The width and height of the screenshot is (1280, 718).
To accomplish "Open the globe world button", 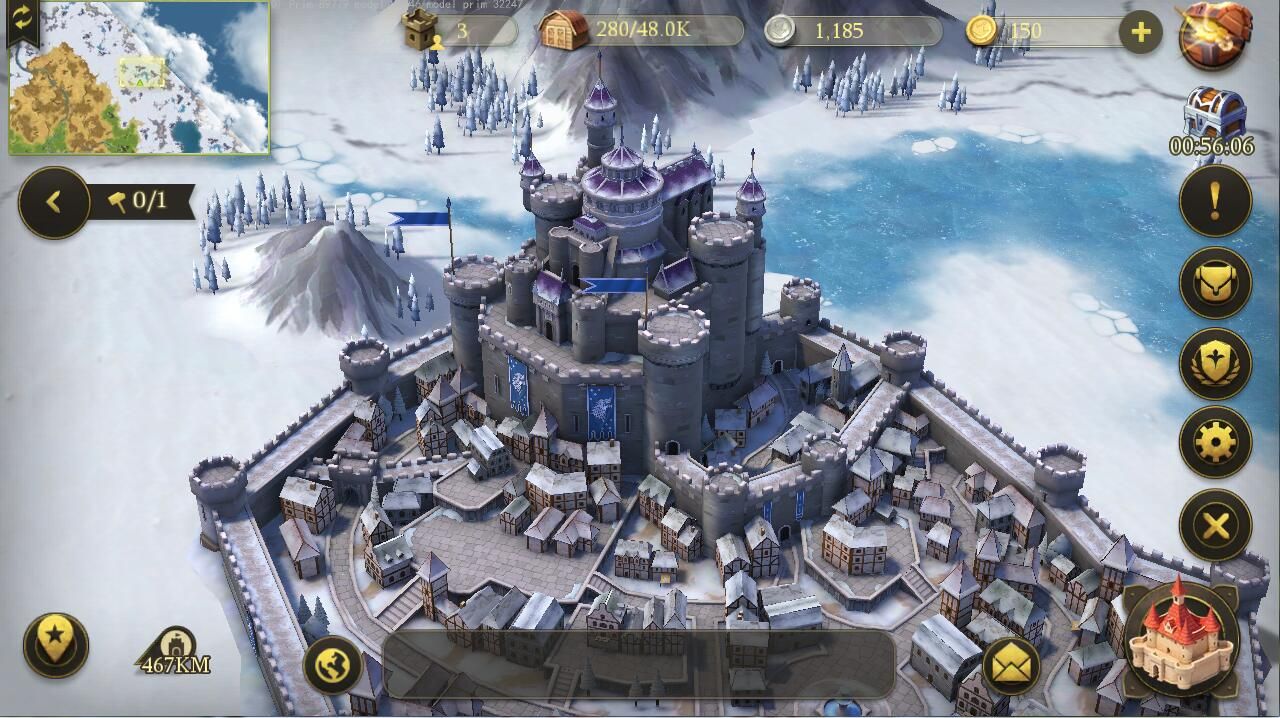I will click(333, 665).
